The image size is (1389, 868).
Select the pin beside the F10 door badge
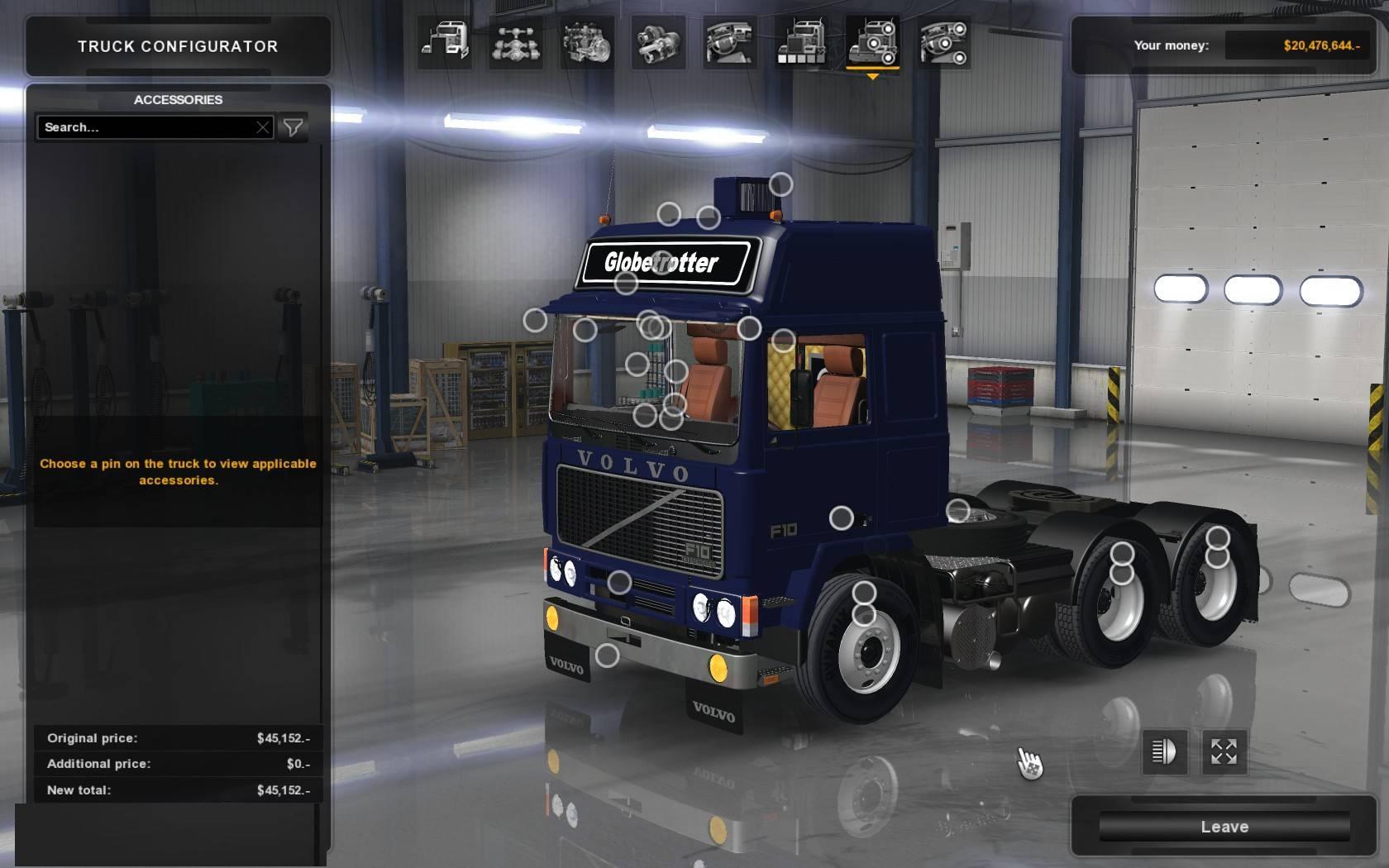[x=841, y=518]
